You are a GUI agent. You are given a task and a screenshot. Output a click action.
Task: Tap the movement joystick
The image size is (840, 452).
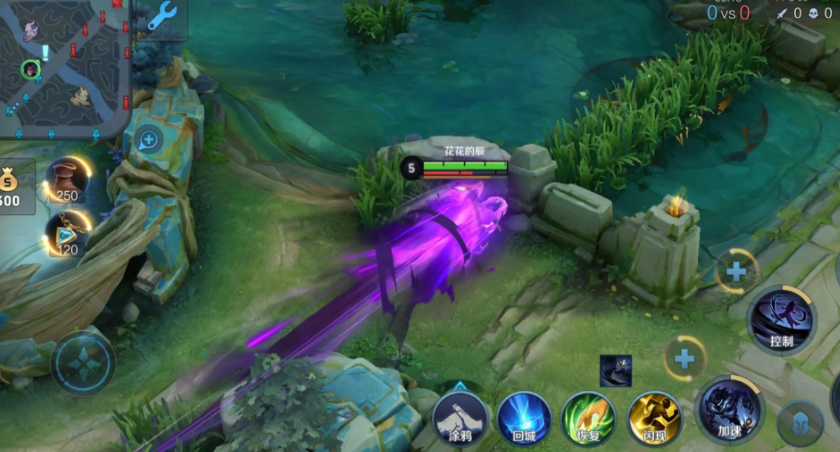83,362
